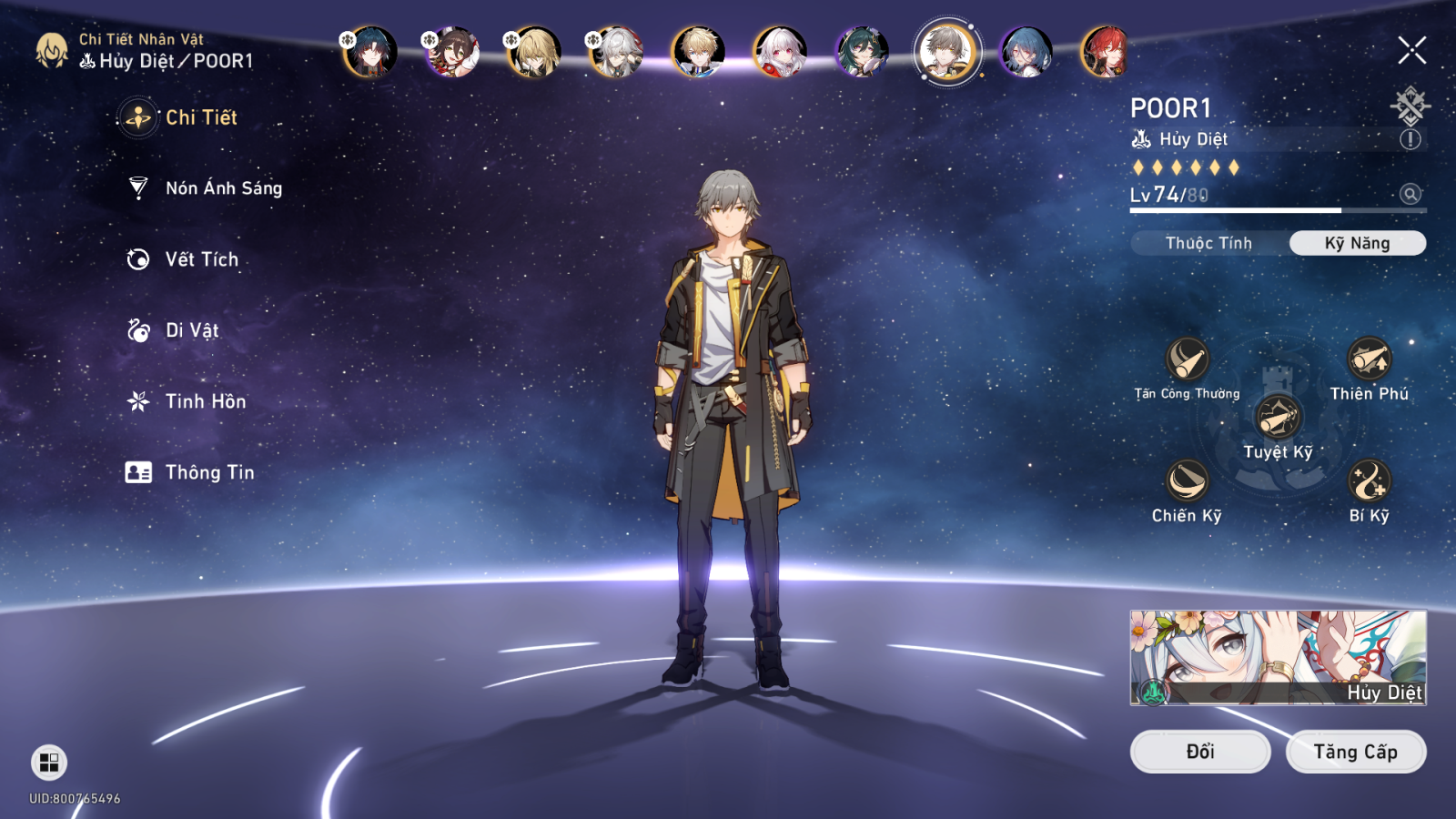
Task: Open the four-square grid menu icon
Action: click(49, 763)
